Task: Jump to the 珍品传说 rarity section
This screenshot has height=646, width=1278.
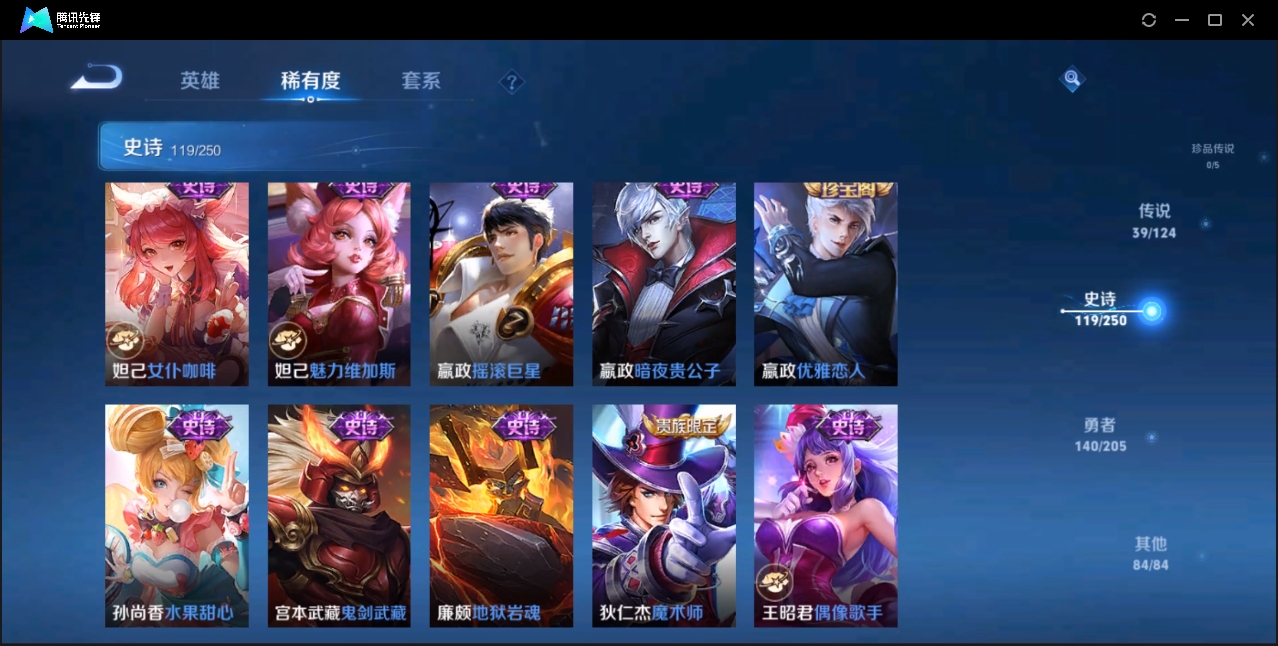Action: [1212, 155]
